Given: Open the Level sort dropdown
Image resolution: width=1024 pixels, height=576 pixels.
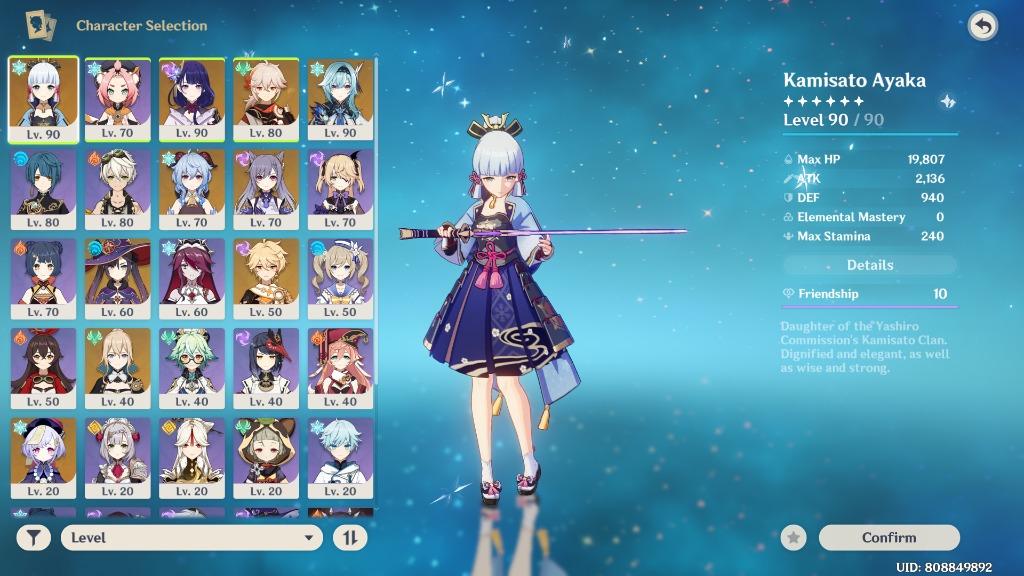Looking at the screenshot, I should [191, 538].
